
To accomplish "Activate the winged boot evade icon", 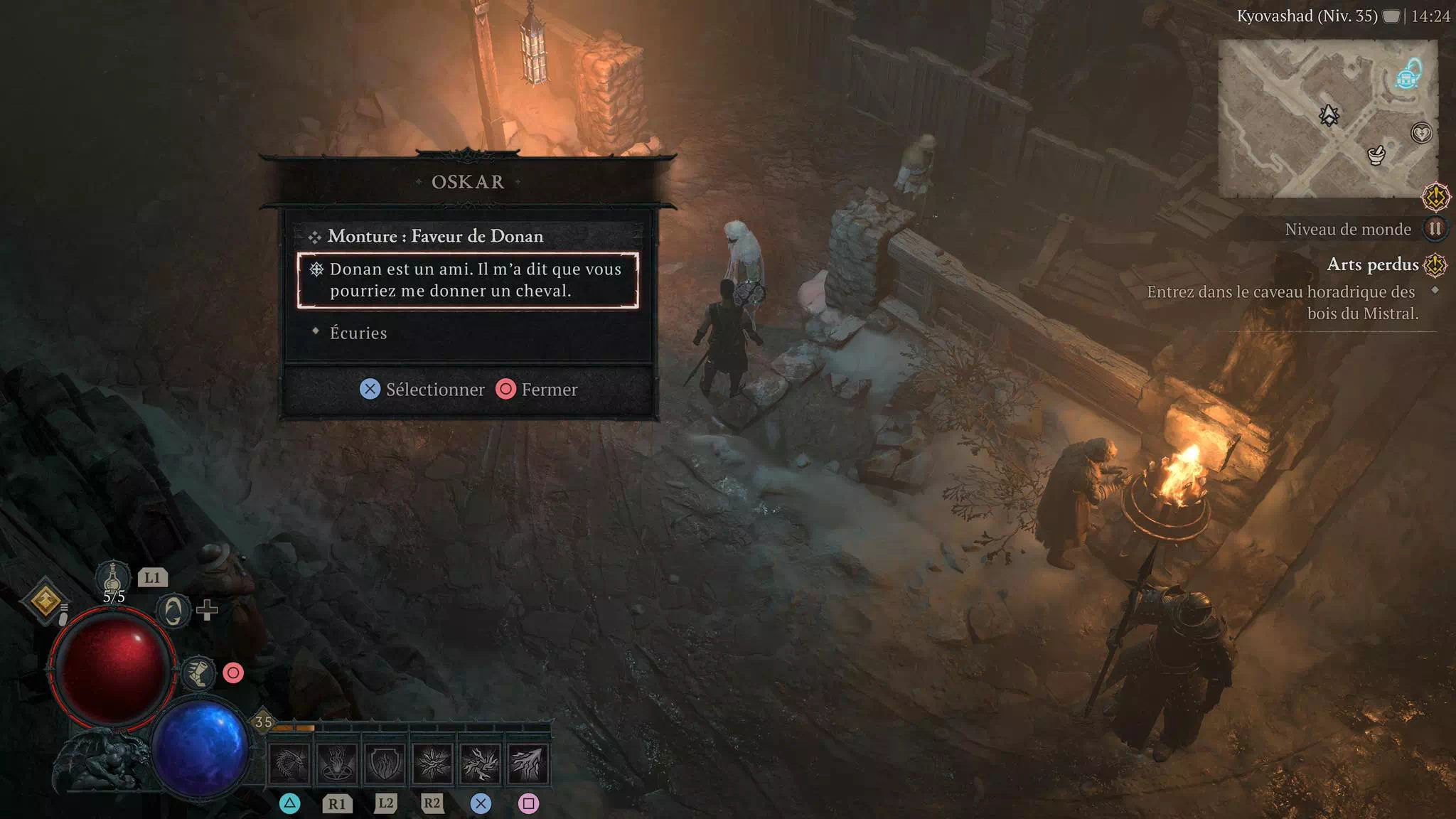I will pyautogui.click(x=198, y=672).
